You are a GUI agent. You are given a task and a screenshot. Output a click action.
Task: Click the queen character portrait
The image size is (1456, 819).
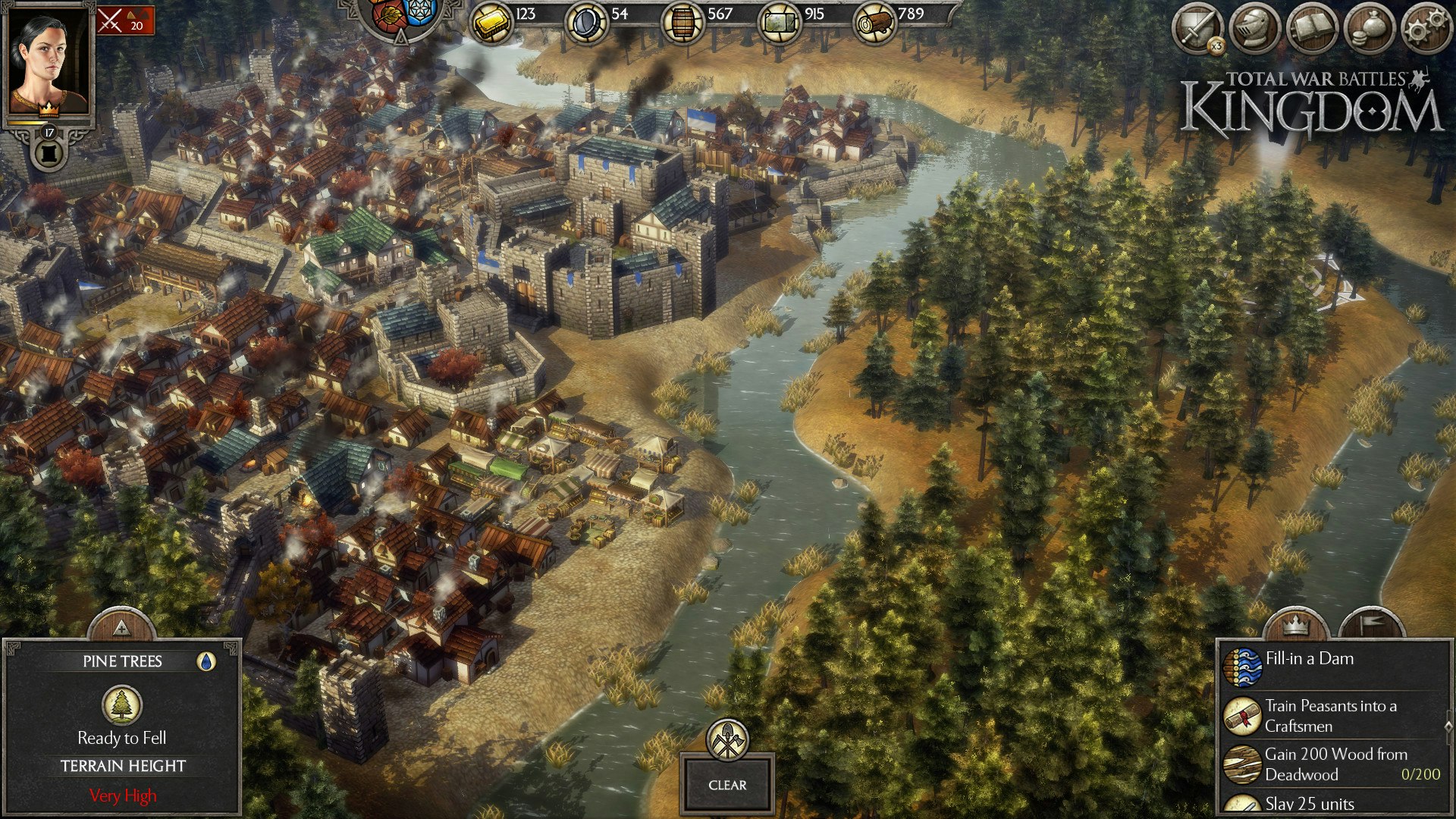pyautogui.click(x=49, y=62)
